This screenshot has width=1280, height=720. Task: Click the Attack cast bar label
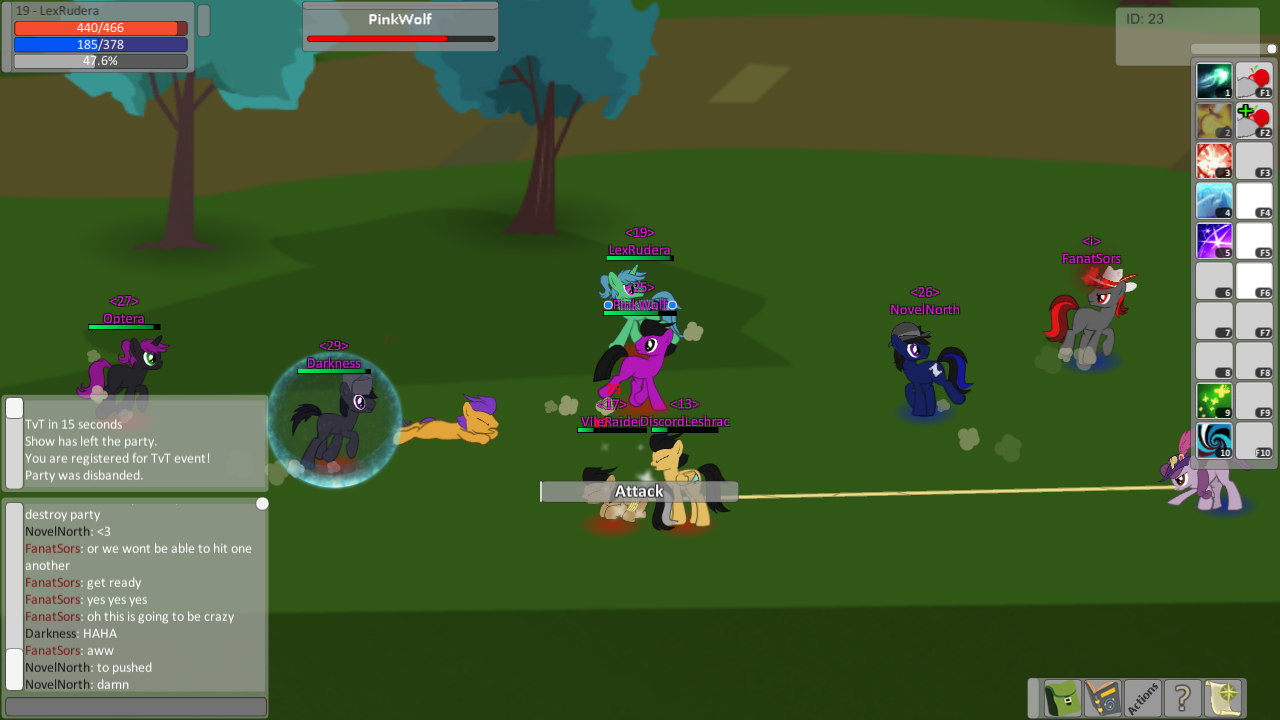[638, 491]
